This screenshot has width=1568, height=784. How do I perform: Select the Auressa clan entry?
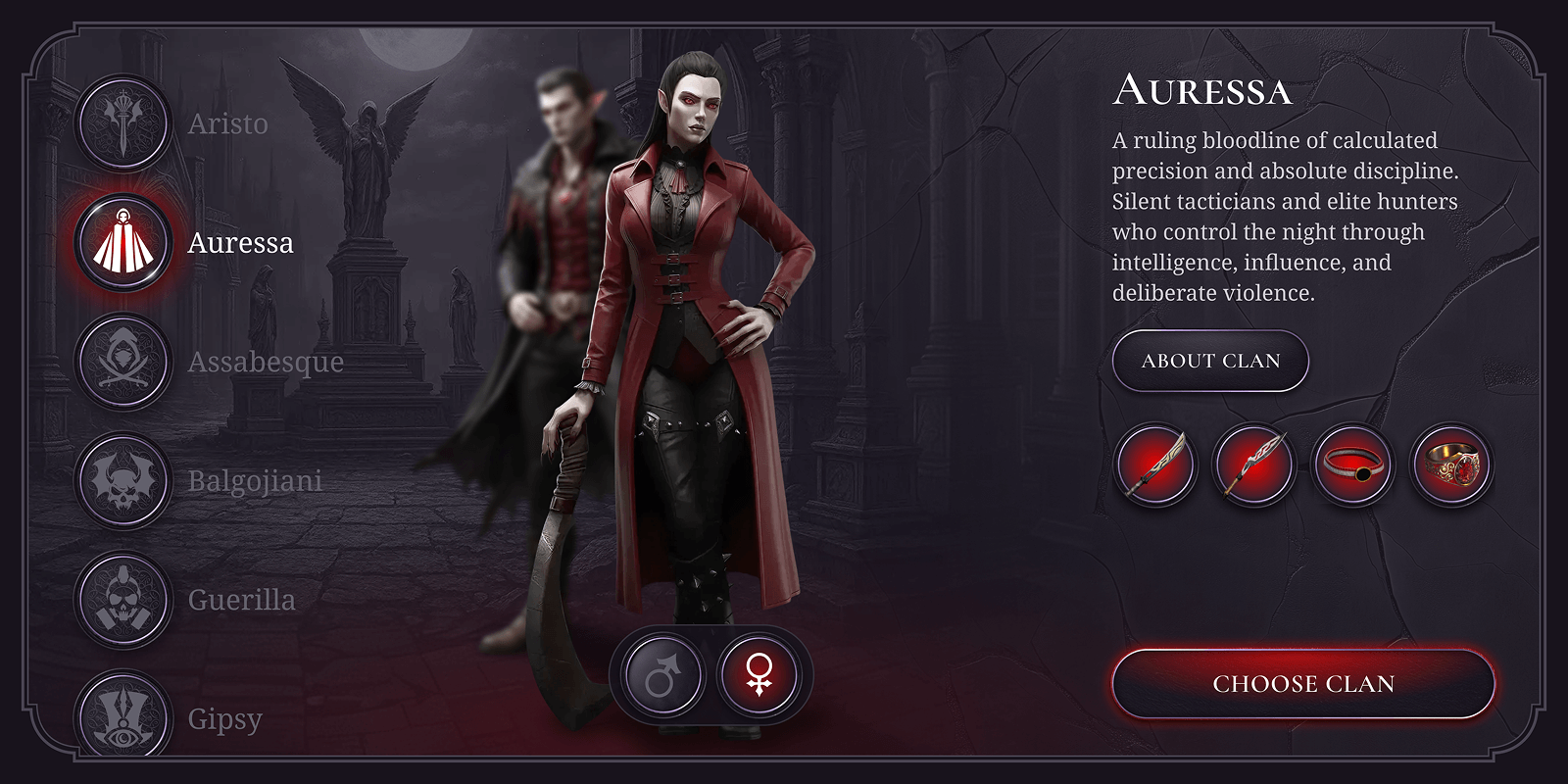(124, 243)
